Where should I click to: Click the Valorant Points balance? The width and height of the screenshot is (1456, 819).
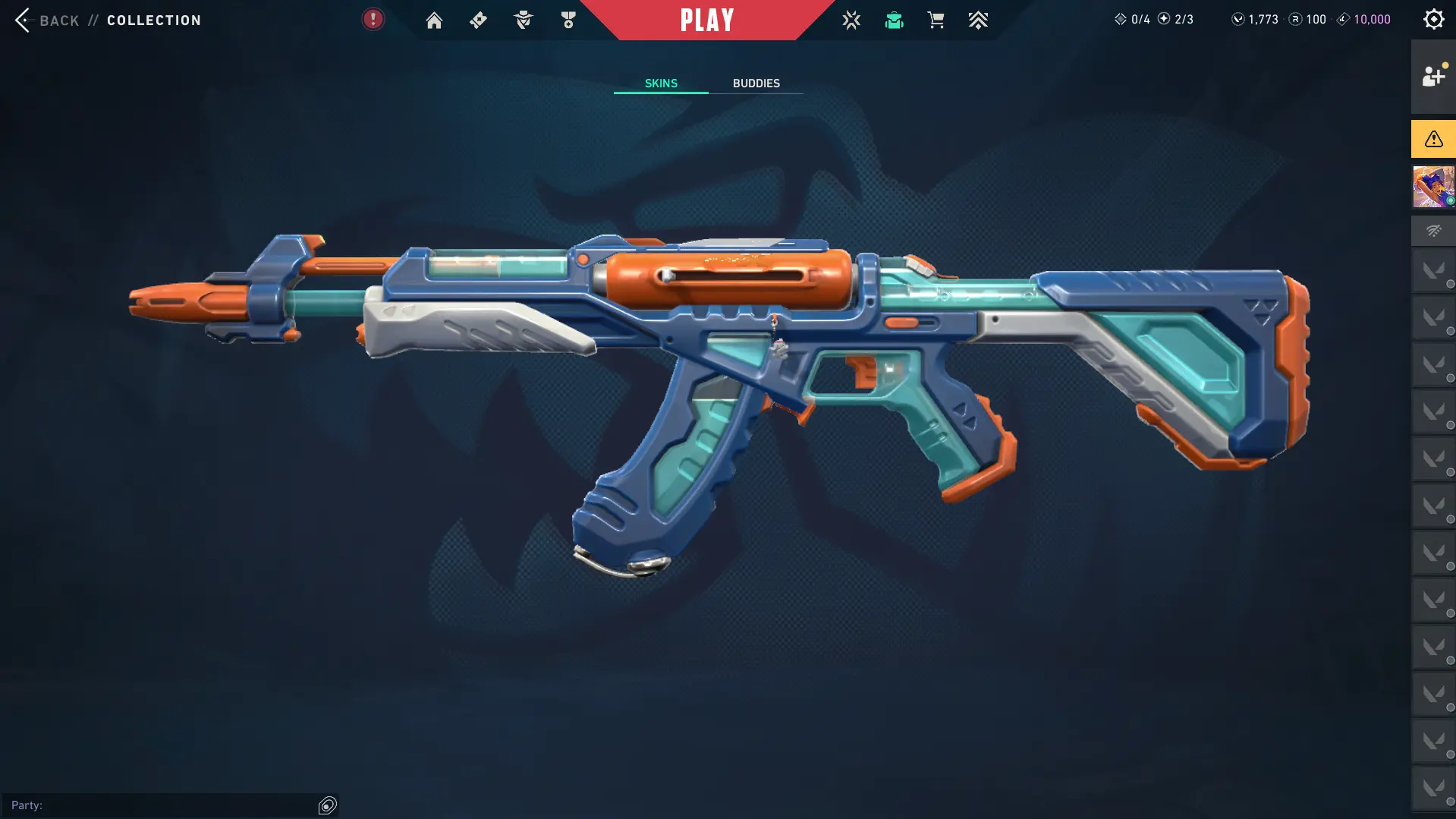click(1256, 20)
